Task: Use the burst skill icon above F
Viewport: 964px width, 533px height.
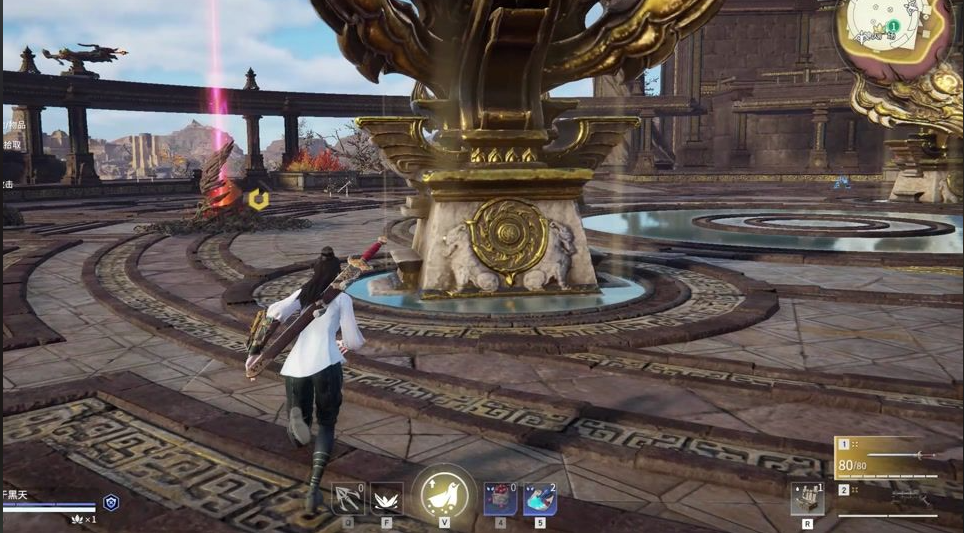Action: tap(386, 497)
